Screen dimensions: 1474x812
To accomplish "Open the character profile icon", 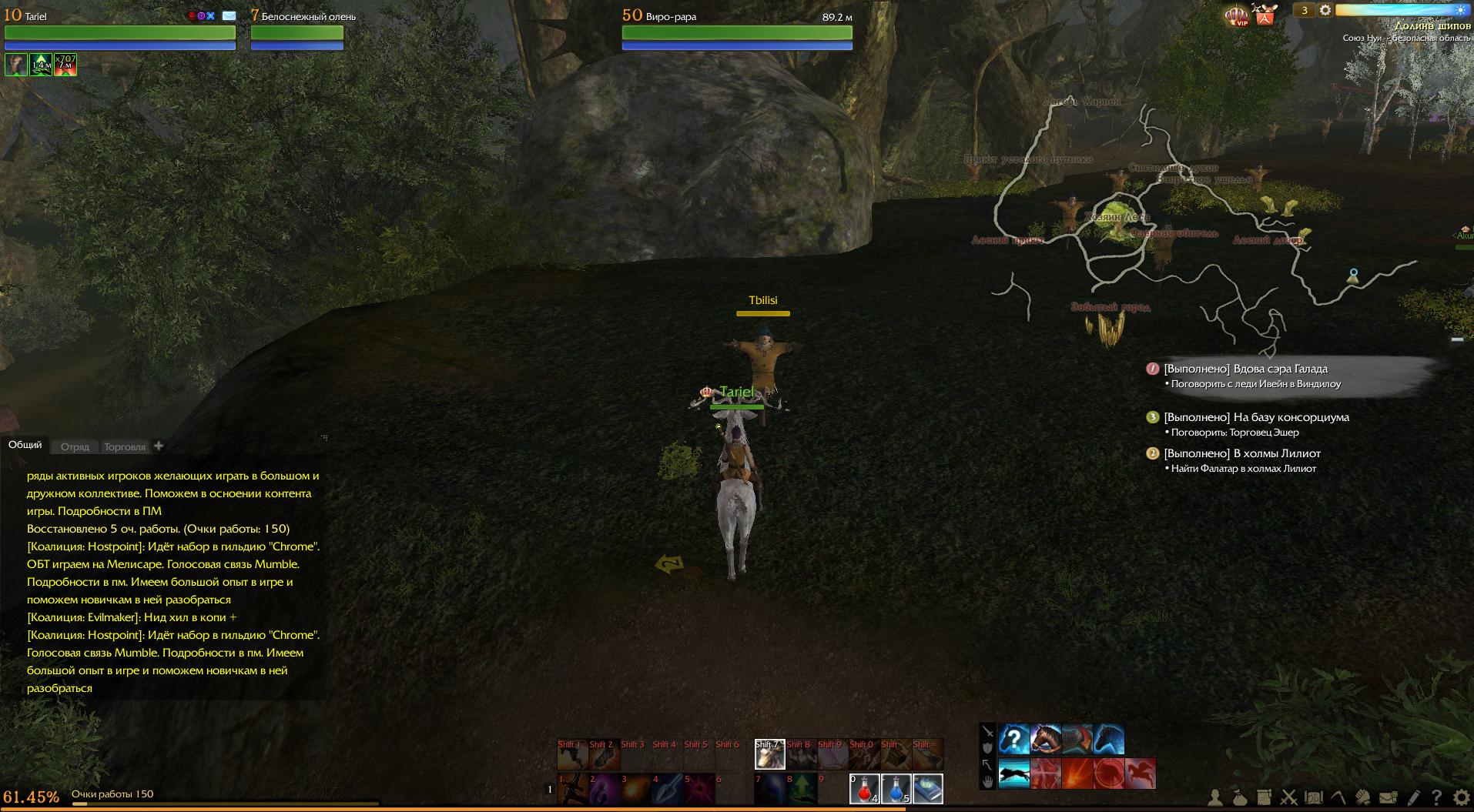I will 1215,798.
